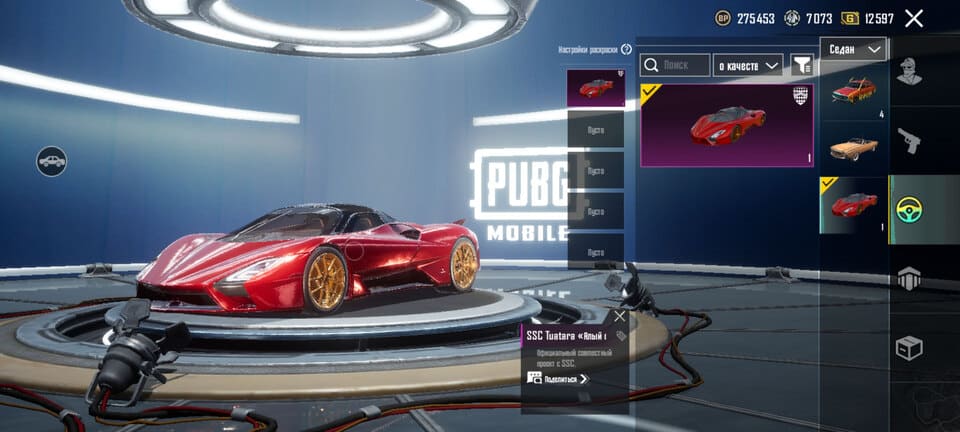Open the steering wheel vehicles tab

[909, 210]
